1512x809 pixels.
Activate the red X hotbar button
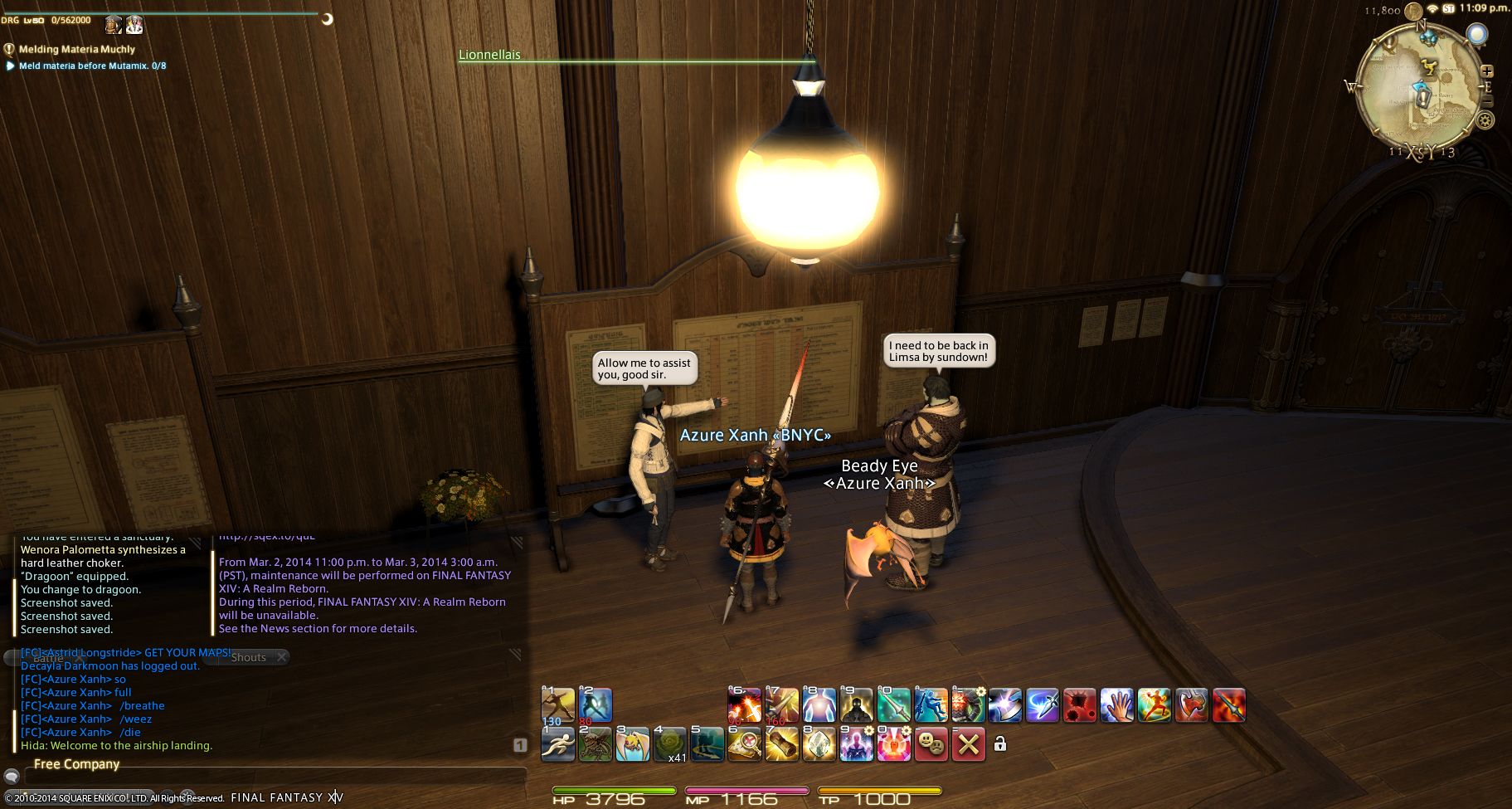[x=968, y=744]
